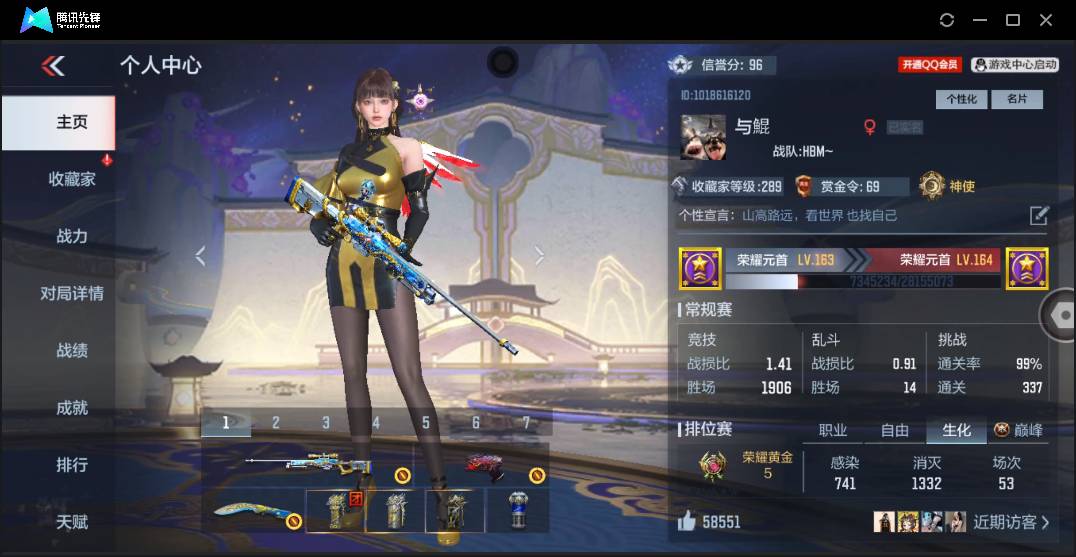
Task: Open the 收藏家 collector menu
Action: [x=72, y=179]
